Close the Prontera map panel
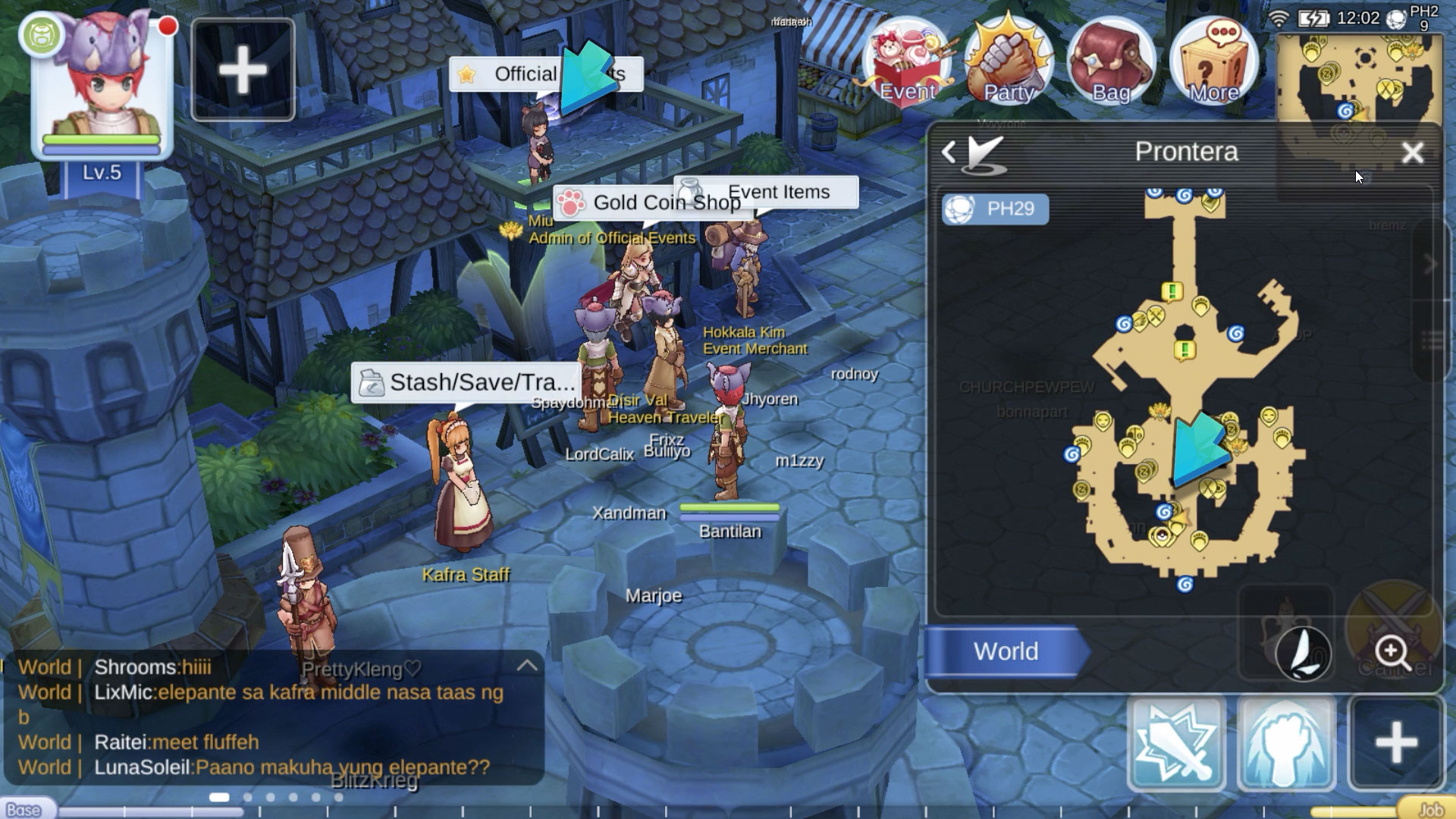The width and height of the screenshot is (1456, 819). click(1412, 153)
